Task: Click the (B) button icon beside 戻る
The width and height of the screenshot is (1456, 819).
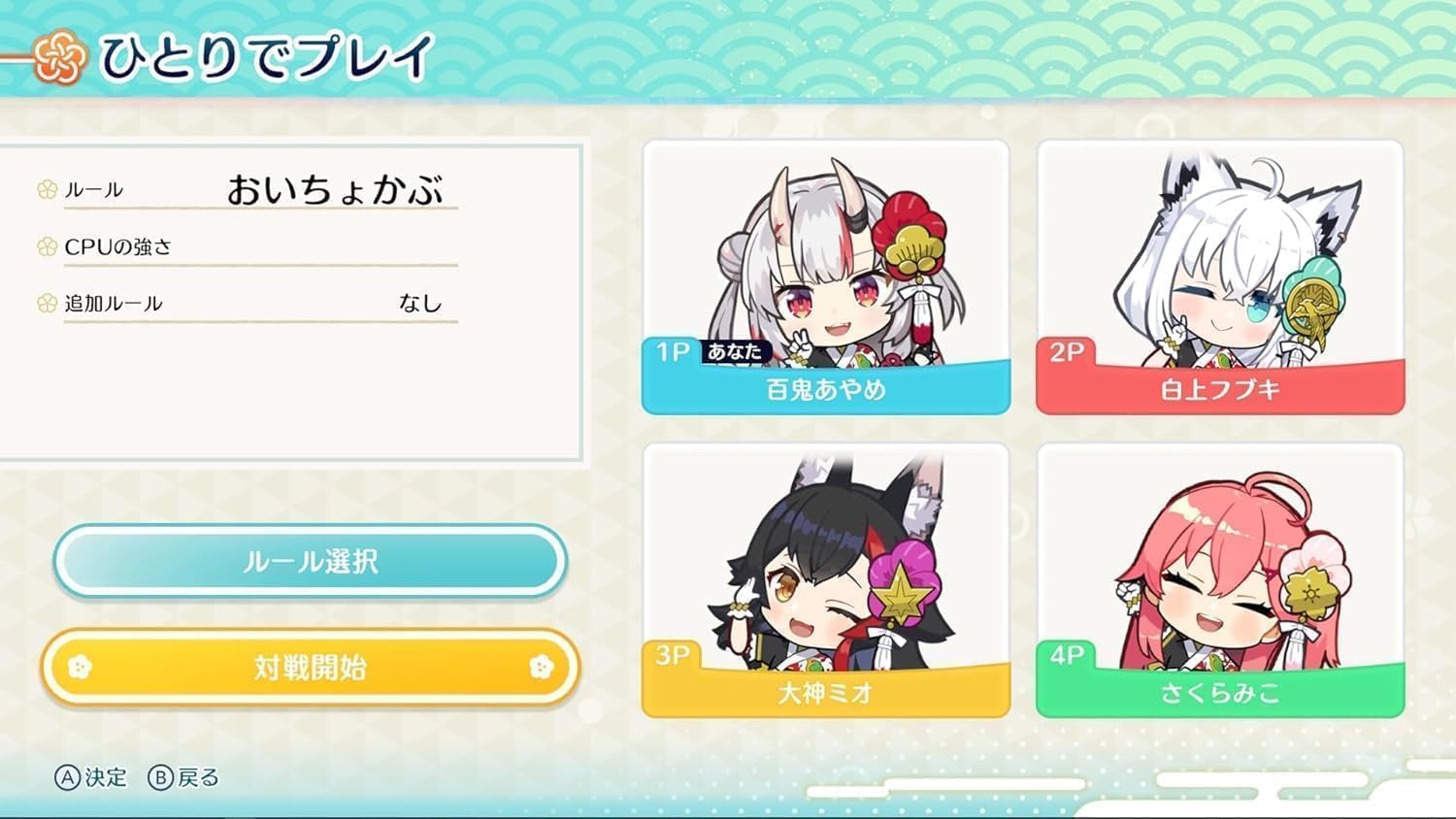Action: (163, 776)
